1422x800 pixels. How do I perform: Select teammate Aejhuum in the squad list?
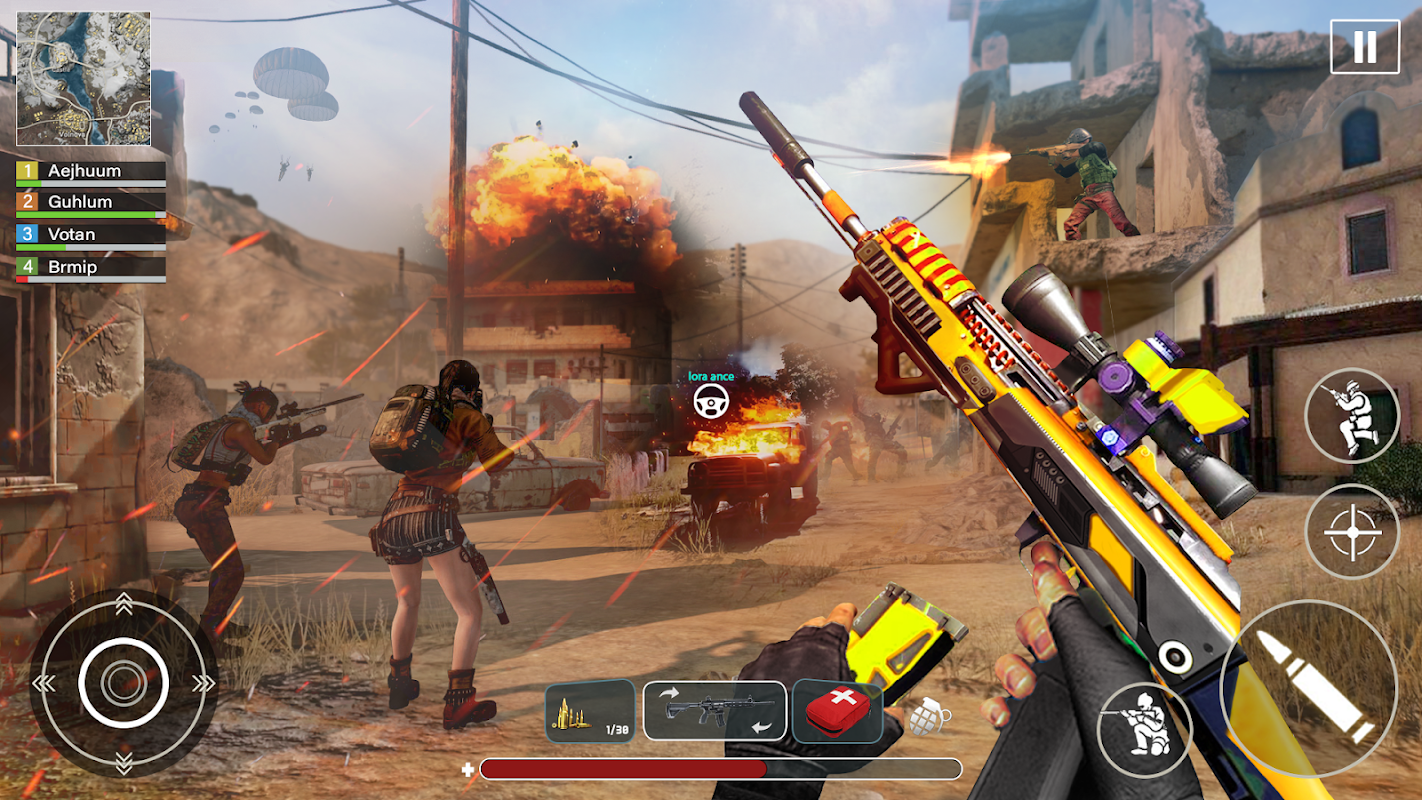[x=90, y=172]
